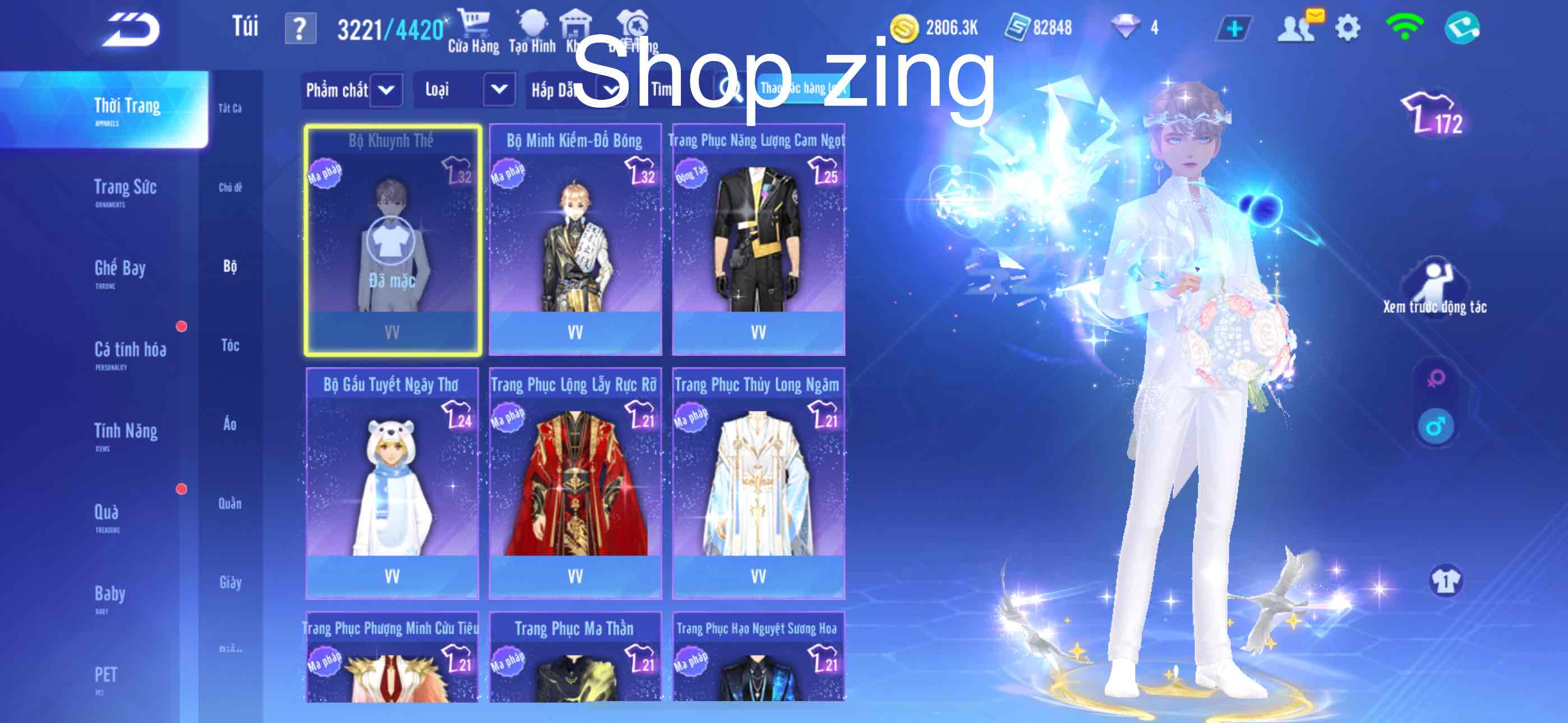Select the Bộ Gấu Tuyết Ngây Thơ outfit thumbnail
Screen dimensions: 1568x723
coord(393,481)
